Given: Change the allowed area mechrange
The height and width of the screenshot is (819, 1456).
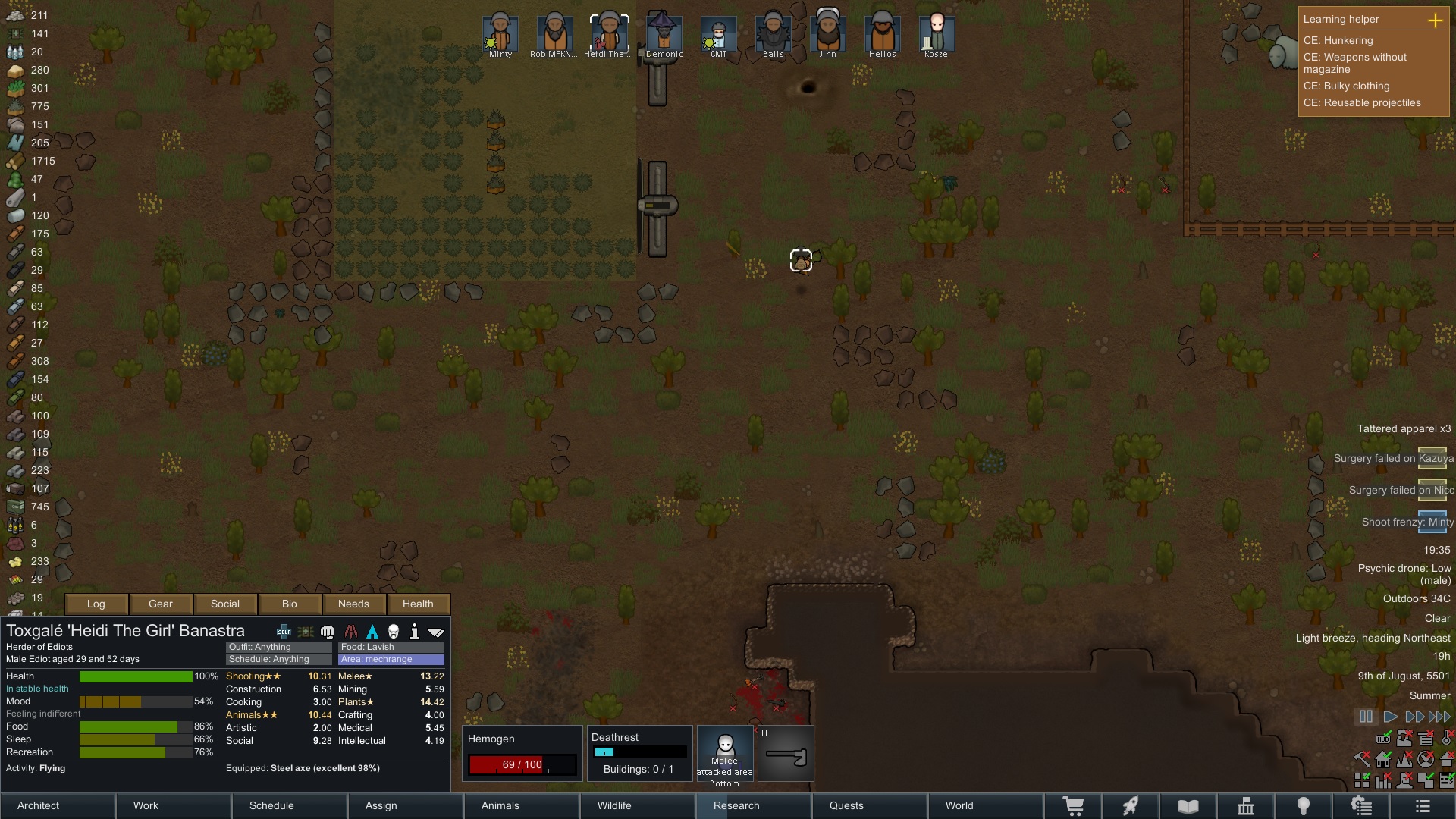Looking at the screenshot, I should [x=391, y=659].
